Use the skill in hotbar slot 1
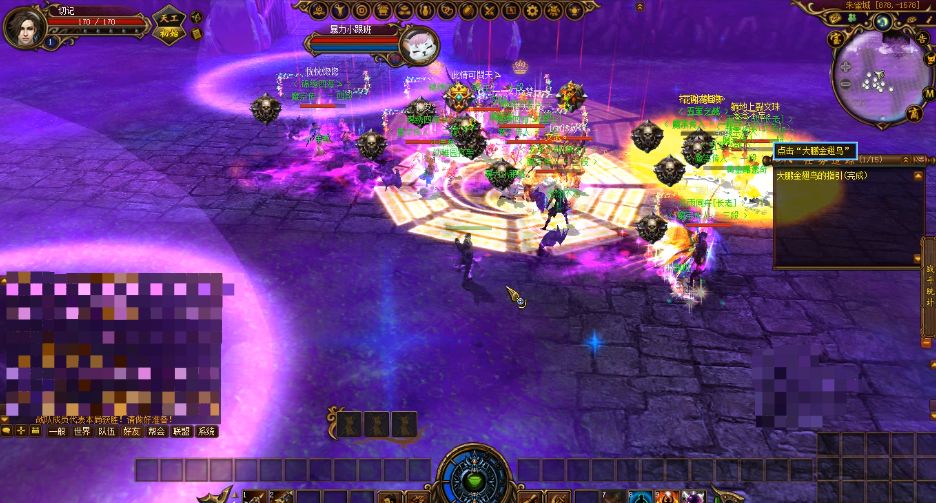936x503 pixels. 146,470
